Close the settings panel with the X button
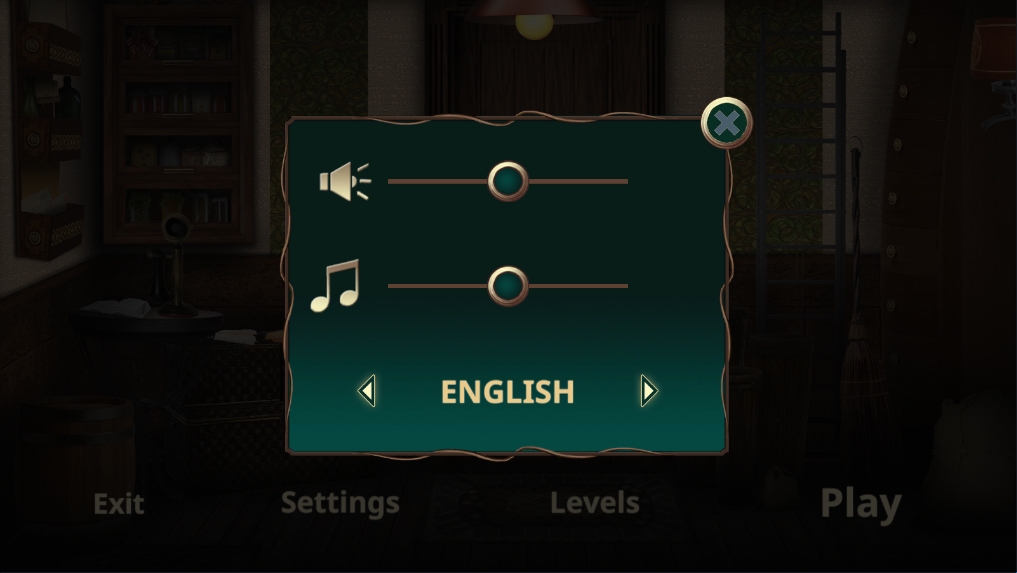 (727, 124)
